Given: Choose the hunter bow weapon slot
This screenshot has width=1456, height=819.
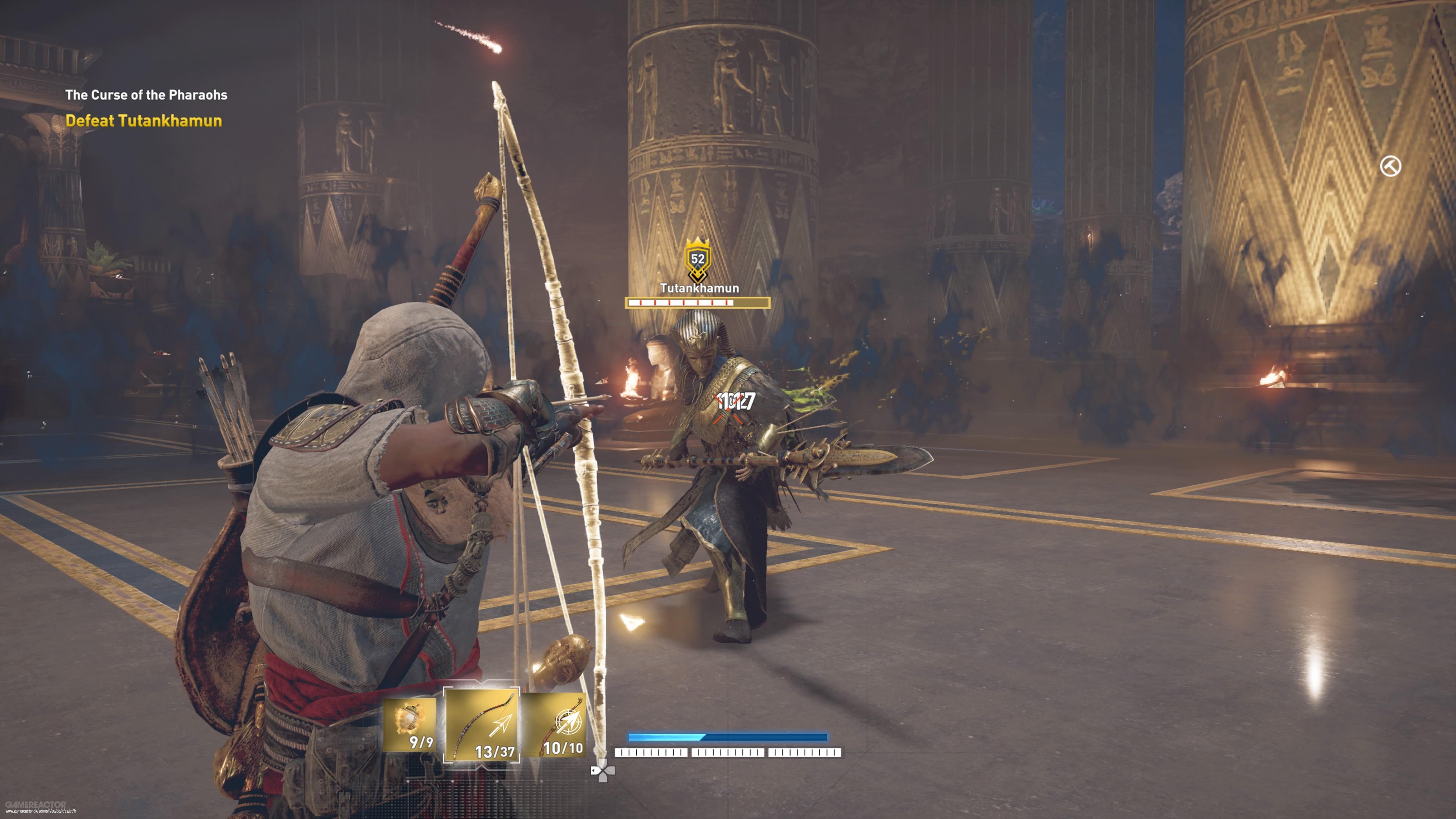Looking at the screenshot, I should [x=482, y=725].
